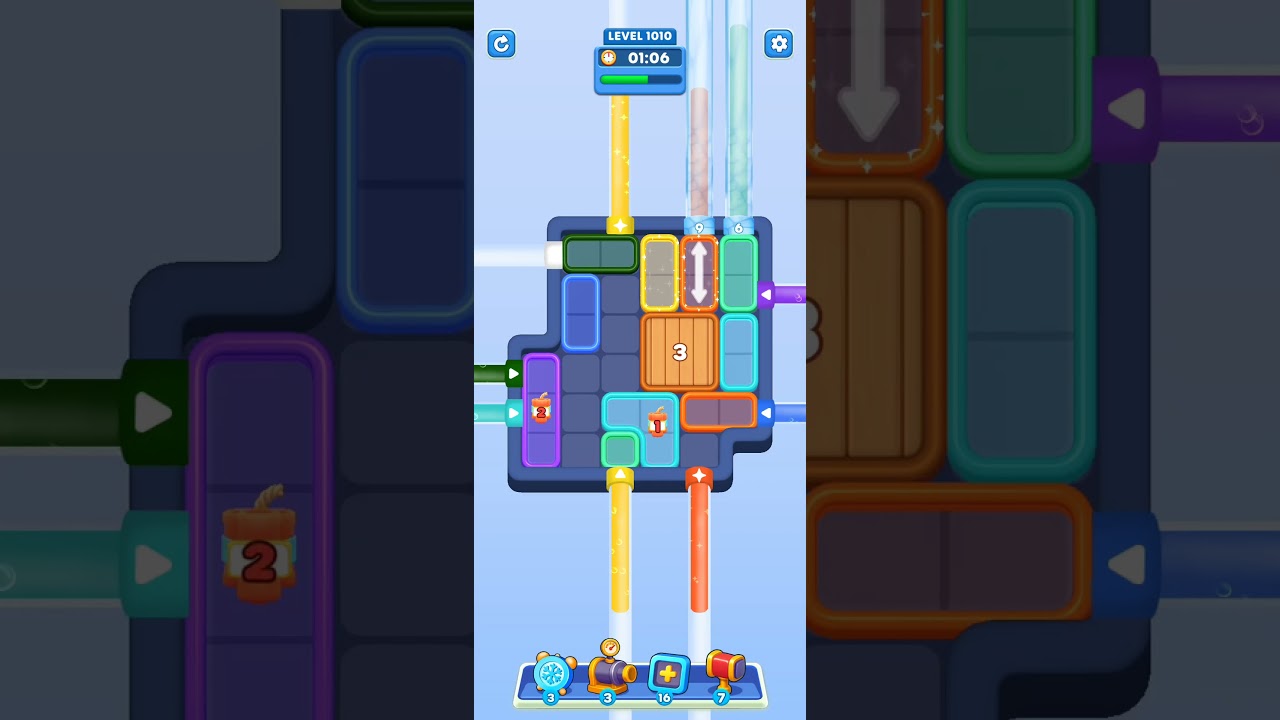
Task: Tap the timer showing 01:06
Action: 647,58
